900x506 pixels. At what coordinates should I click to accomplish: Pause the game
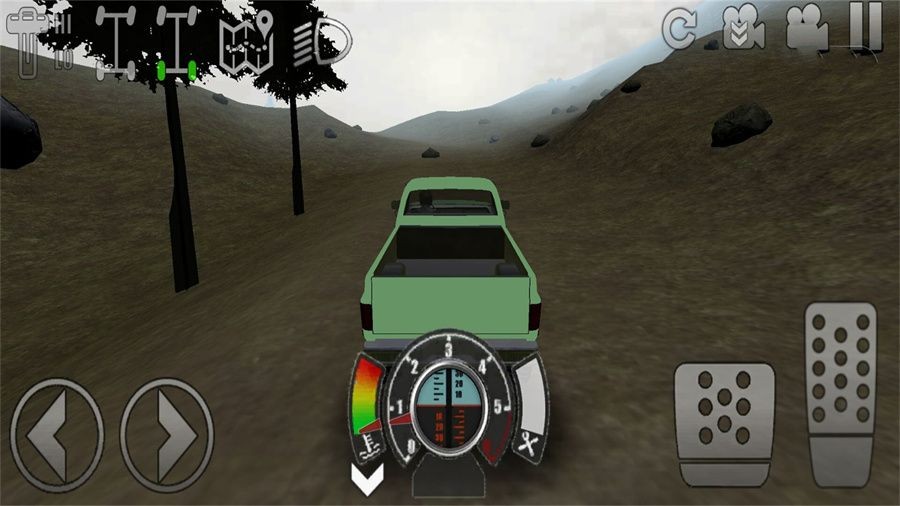pos(864,28)
